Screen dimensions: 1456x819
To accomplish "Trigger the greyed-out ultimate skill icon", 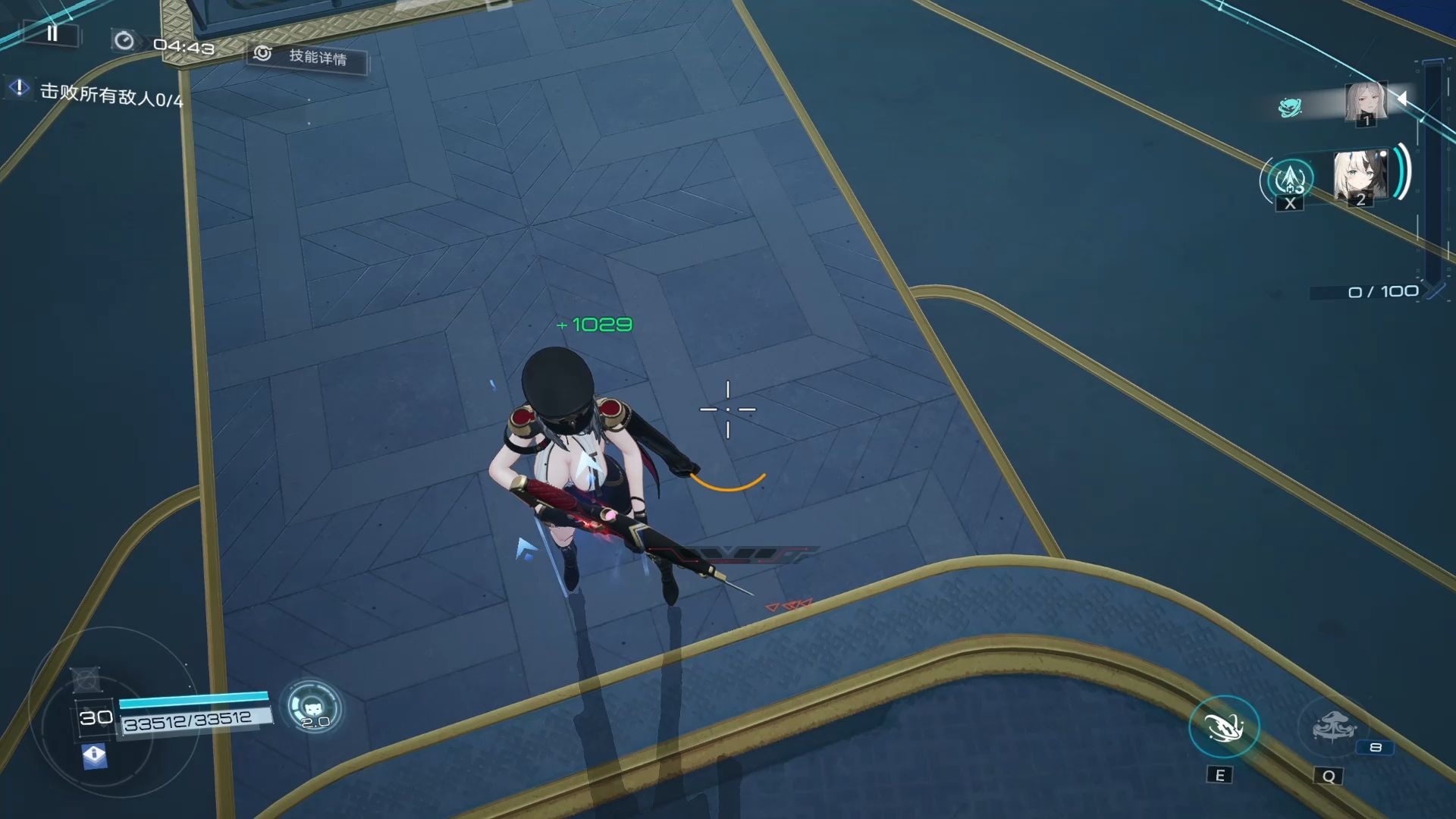I will coord(1332,728).
